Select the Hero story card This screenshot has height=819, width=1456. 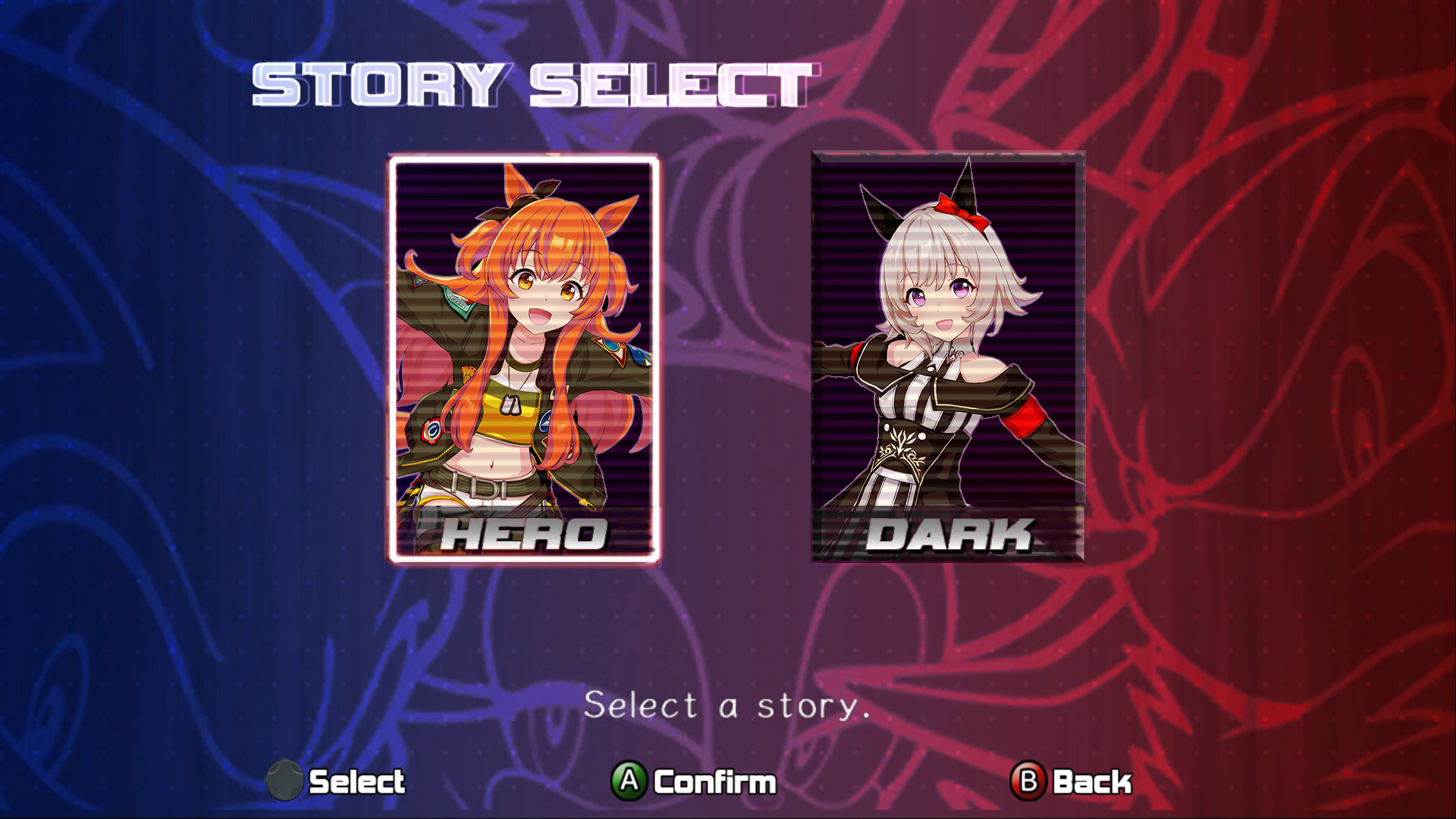point(524,359)
